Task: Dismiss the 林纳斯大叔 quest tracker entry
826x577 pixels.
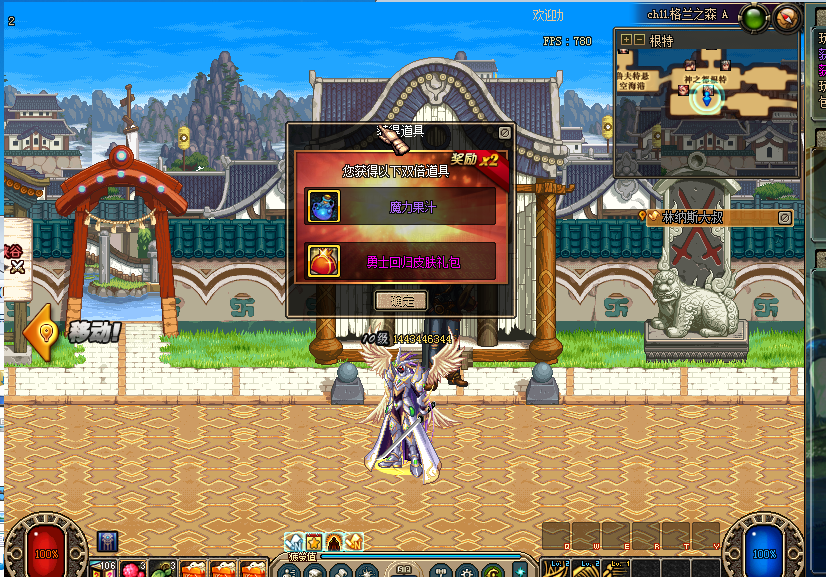Action: tap(785, 217)
